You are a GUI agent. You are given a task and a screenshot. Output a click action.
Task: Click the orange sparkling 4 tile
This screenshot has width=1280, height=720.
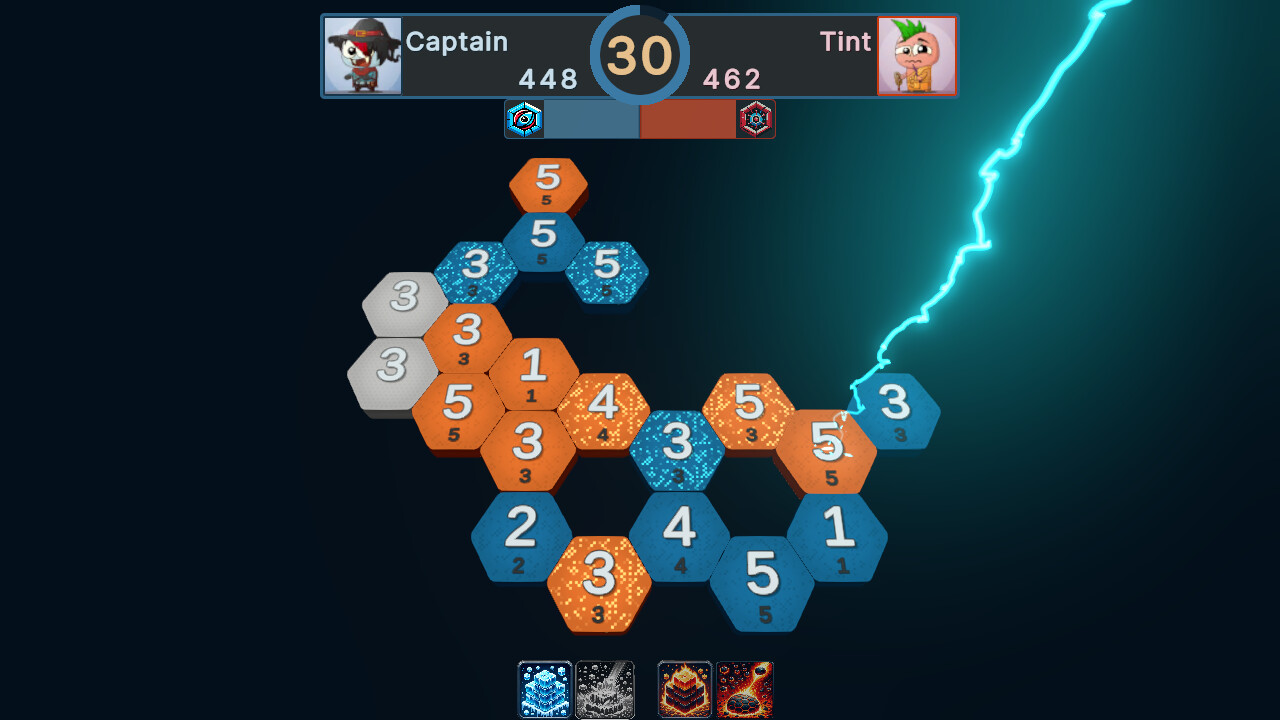coord(604,406)
